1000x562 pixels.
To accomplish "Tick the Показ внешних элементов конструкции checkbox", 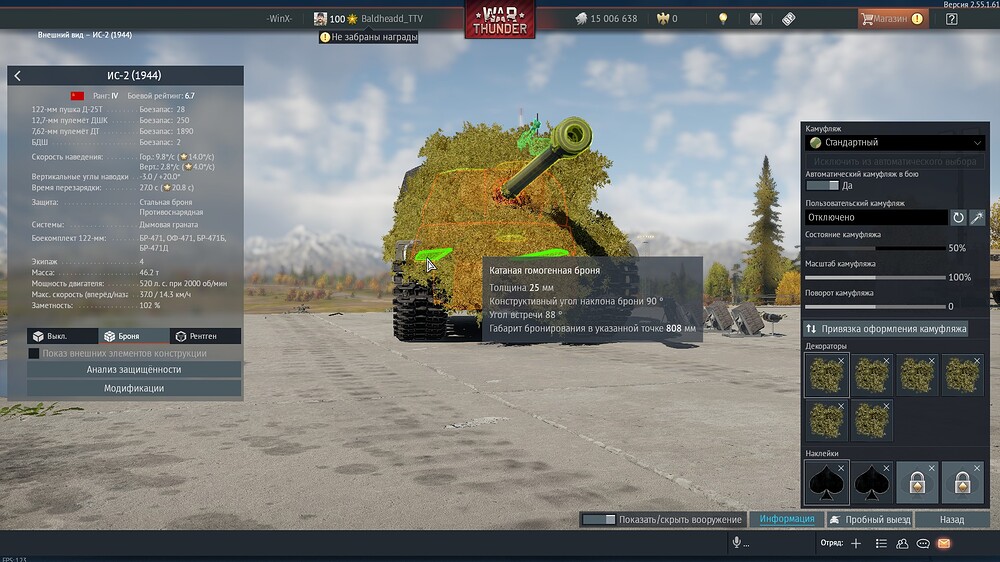I will pyautogui.click(x=34, y=353).
